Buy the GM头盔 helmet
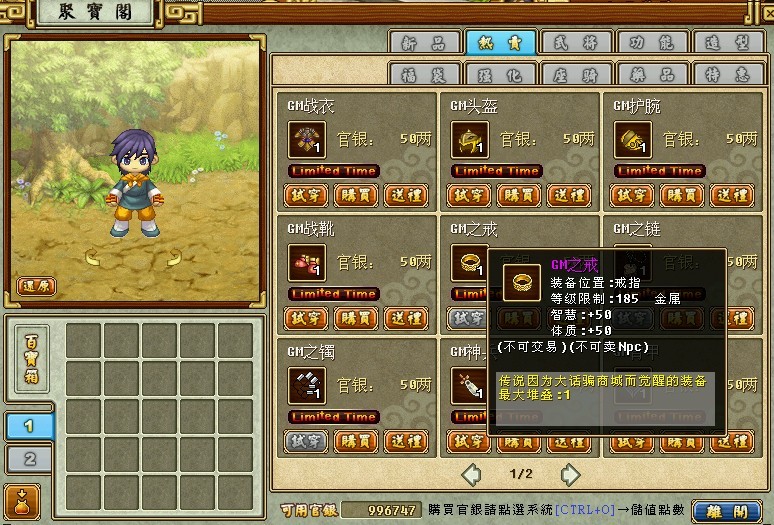Viewport: 774px width, 525px height. click(518, 195)
